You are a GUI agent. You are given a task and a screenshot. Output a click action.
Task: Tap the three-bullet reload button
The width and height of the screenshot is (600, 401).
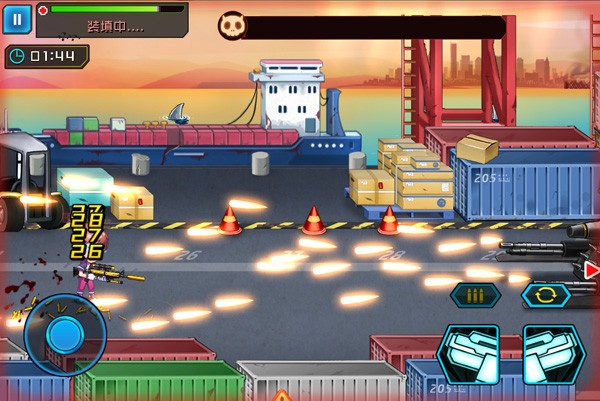[x=476, y=295]
